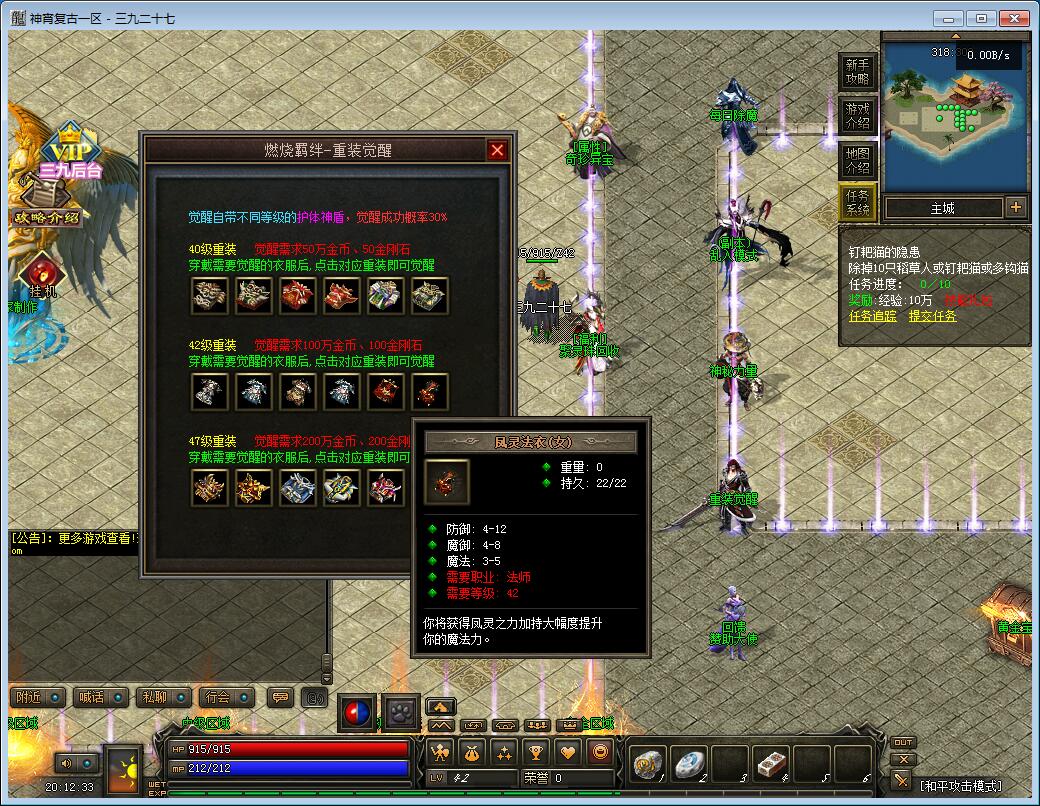Open the 任务系统 quest system panel
This screenshot has height=806, width=1040.
857,202
